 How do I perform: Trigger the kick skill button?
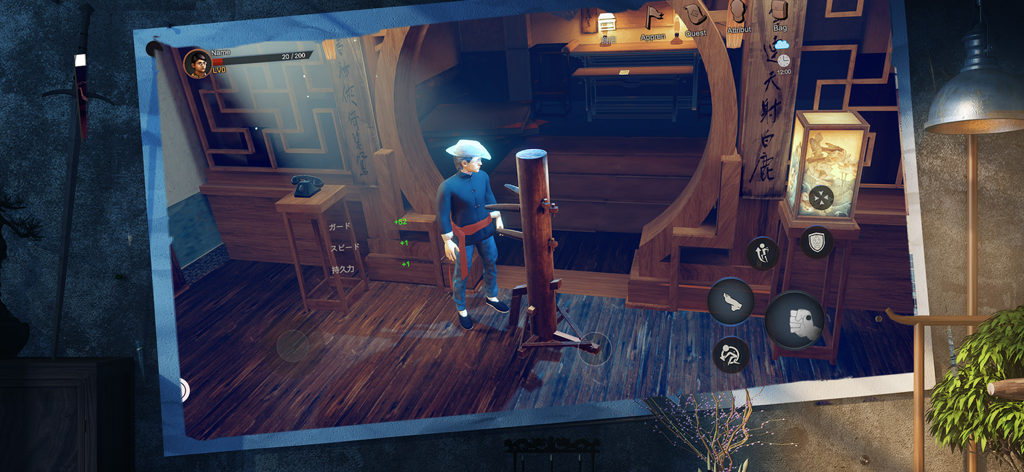pyautogui.click(x=762, y=253)
